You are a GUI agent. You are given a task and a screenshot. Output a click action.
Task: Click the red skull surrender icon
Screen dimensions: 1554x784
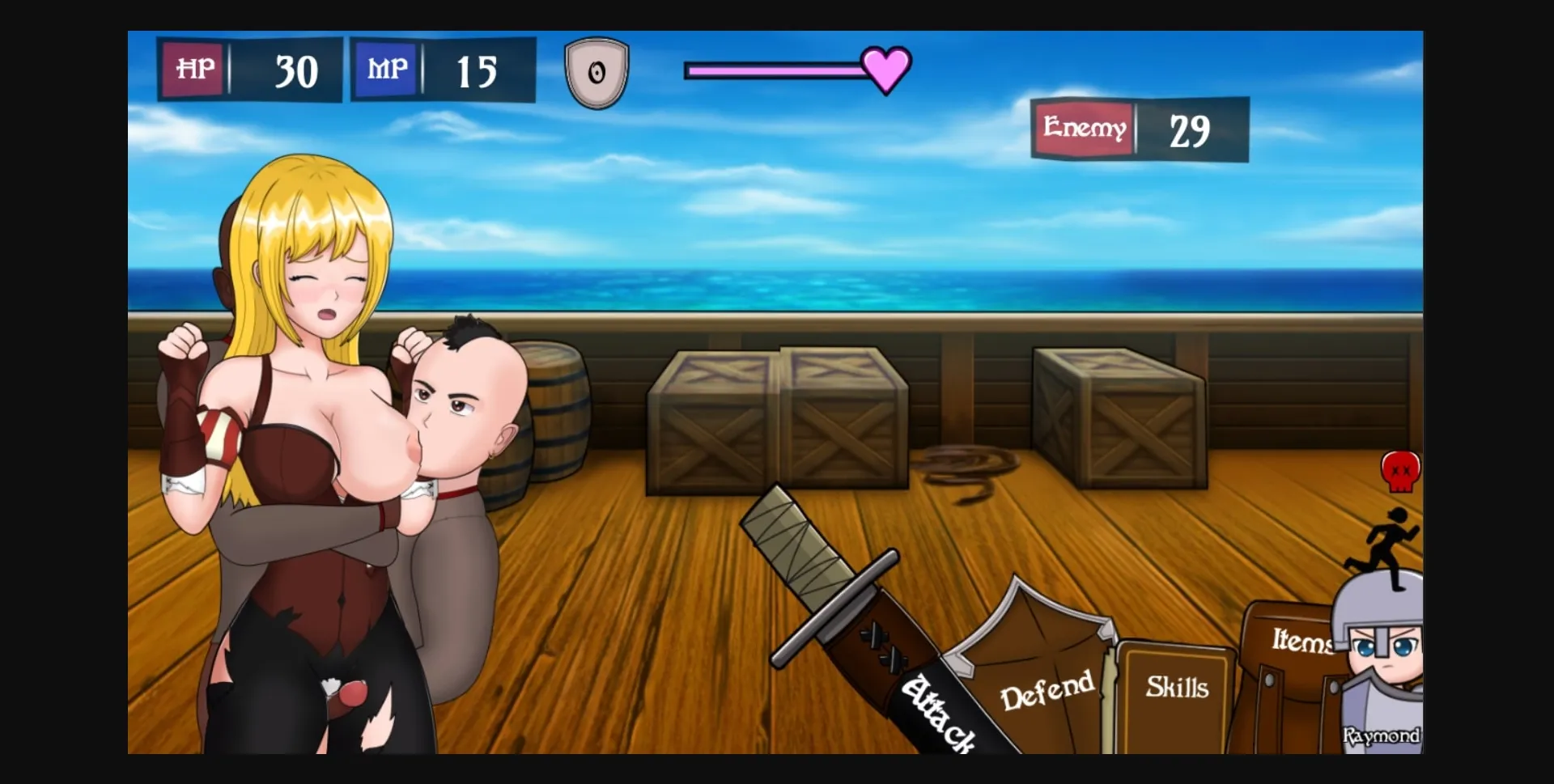tap(1400, 469)
